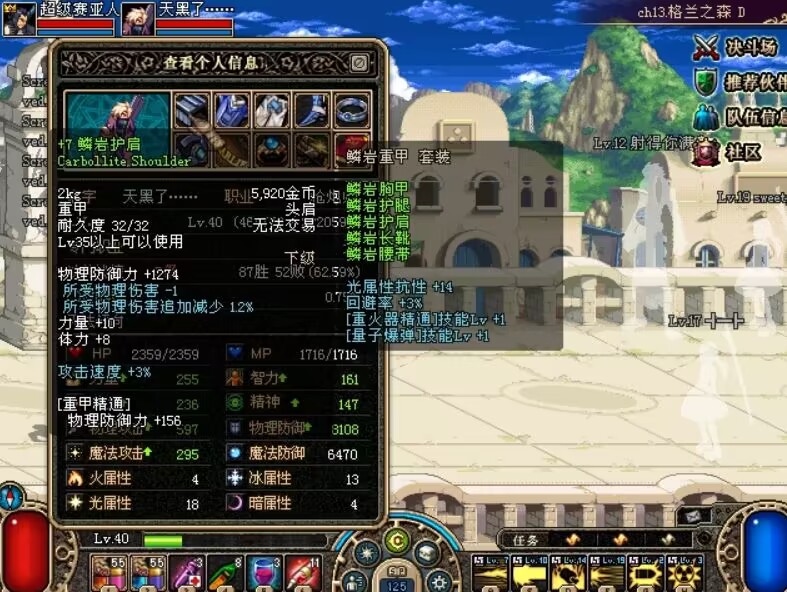The image size is (787, 592).
Task: Select the 超级赛亚人 player portrait
Action: click(19, 19)
